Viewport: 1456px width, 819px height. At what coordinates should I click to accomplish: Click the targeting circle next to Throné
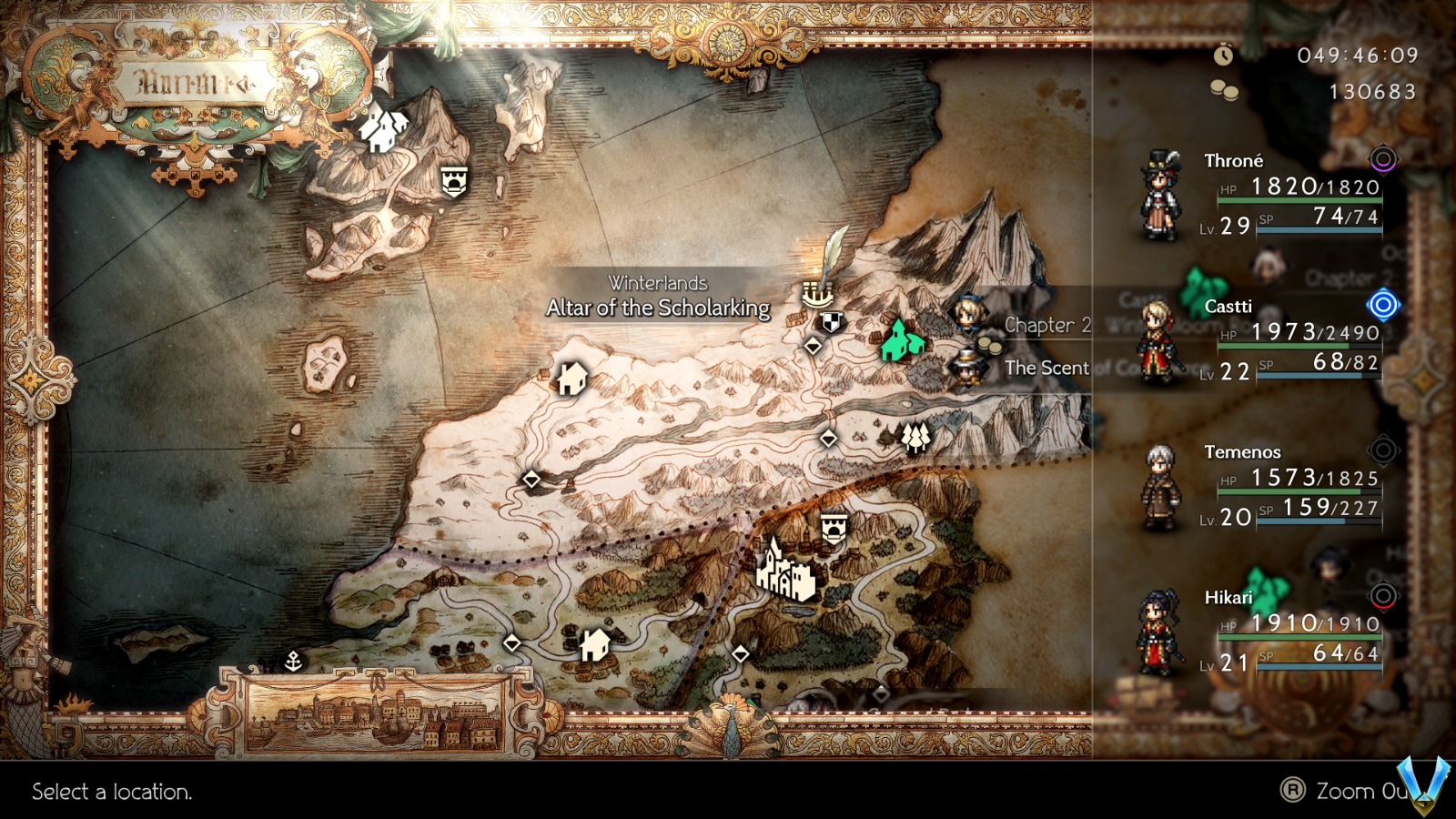(1384, 158)
